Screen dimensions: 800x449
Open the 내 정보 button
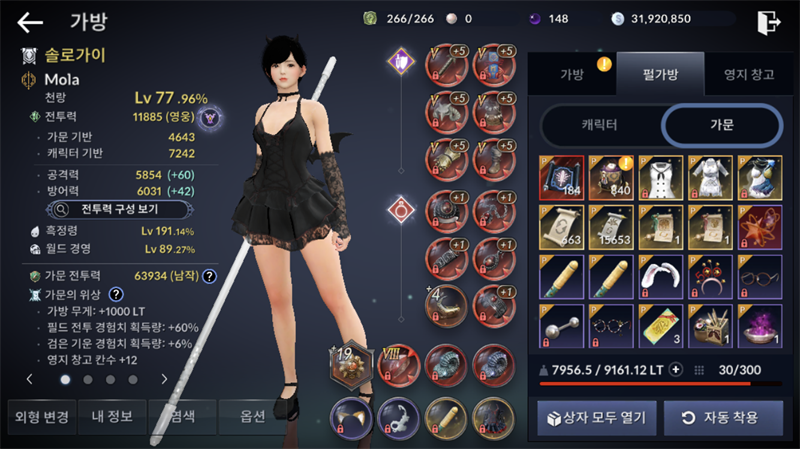pyautogui.click(x=112, y=417)
